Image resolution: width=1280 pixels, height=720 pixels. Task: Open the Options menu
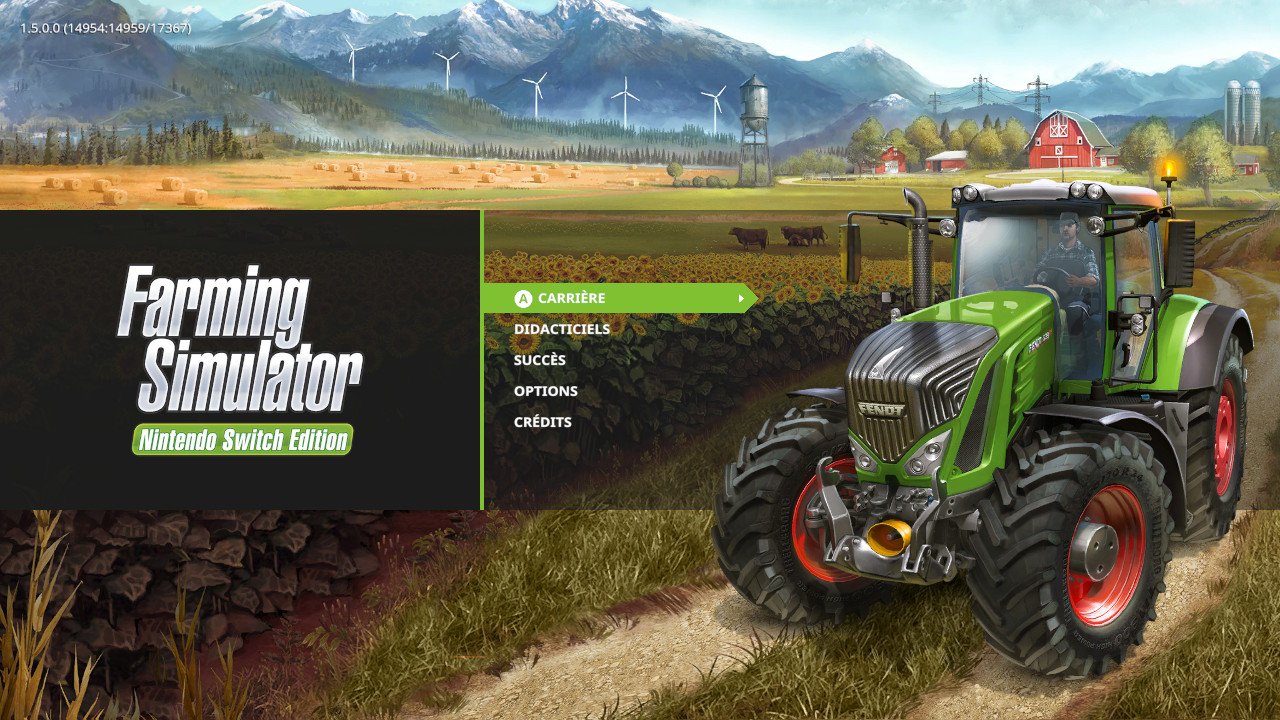pos(544,390)
